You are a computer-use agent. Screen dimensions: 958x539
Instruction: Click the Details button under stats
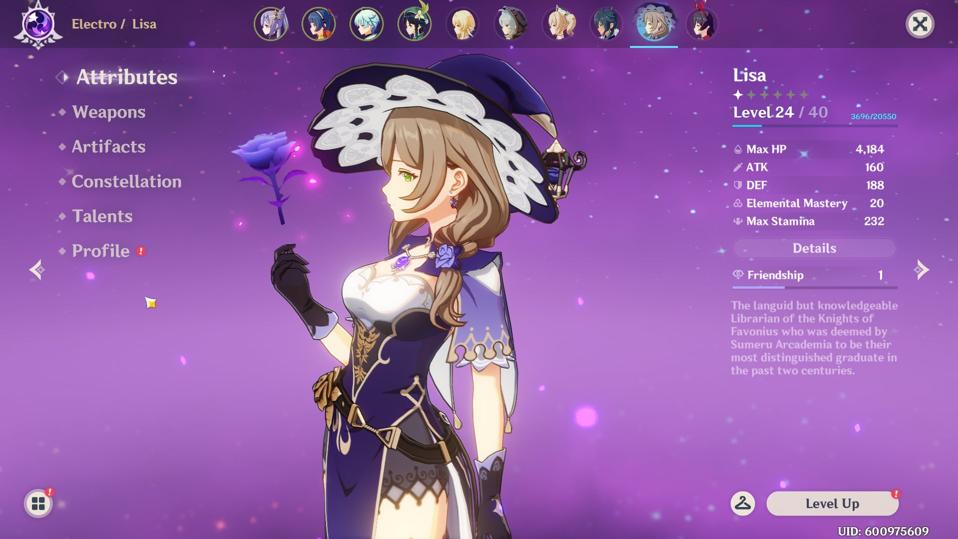[814, 248]
